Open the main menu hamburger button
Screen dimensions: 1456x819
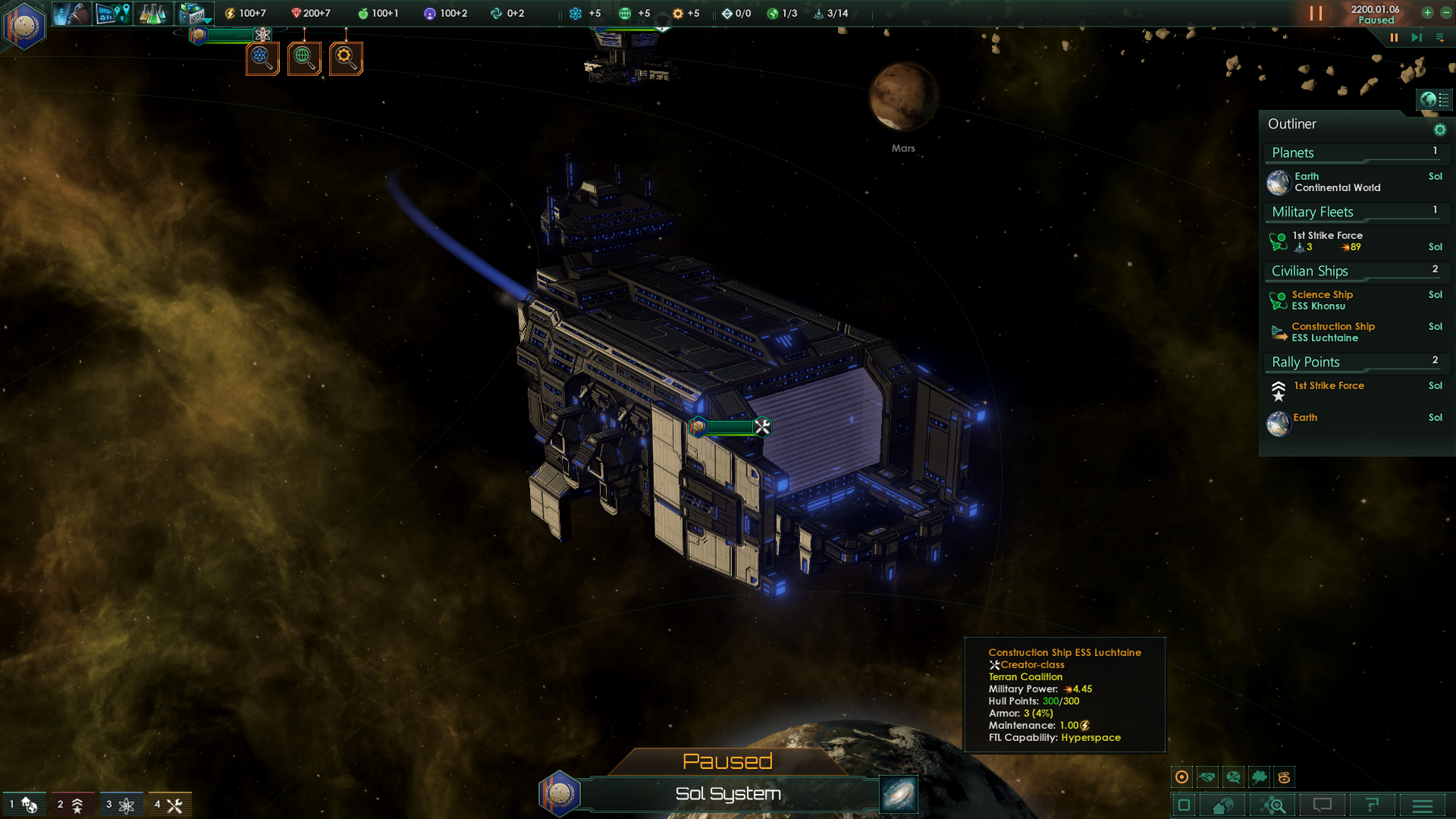pos(1423,805)
